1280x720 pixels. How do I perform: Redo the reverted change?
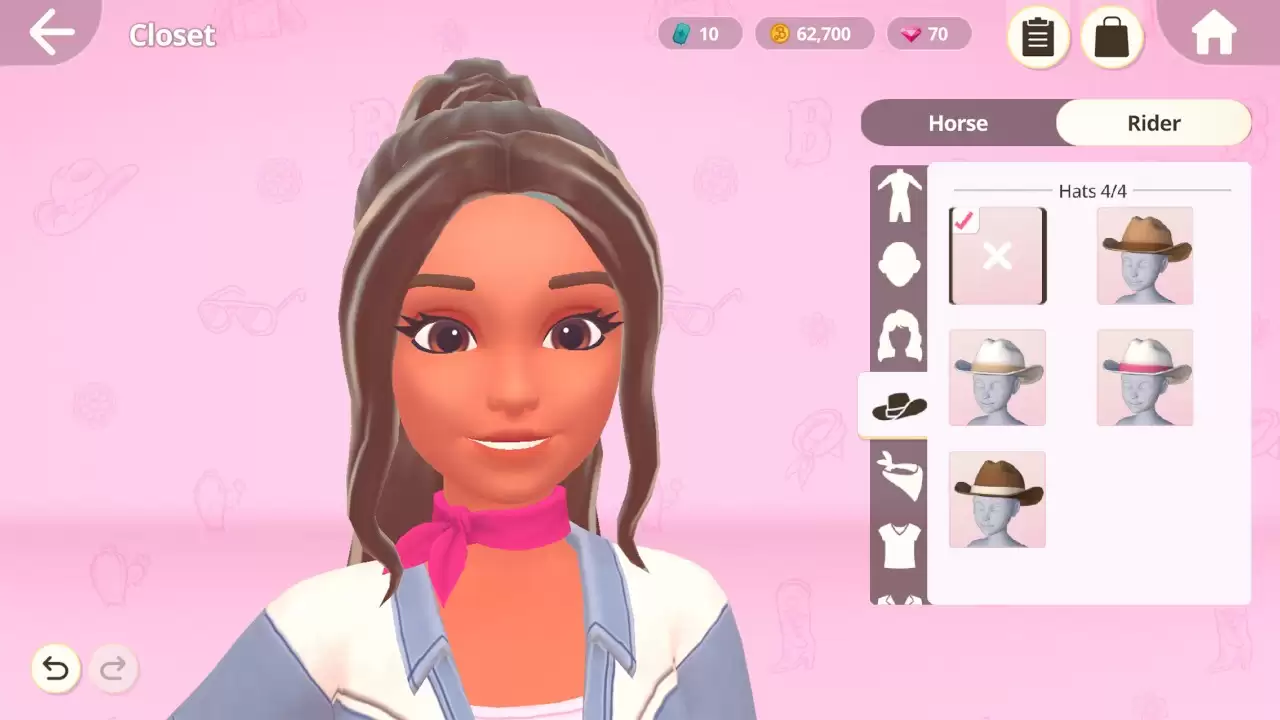point(113,668)
